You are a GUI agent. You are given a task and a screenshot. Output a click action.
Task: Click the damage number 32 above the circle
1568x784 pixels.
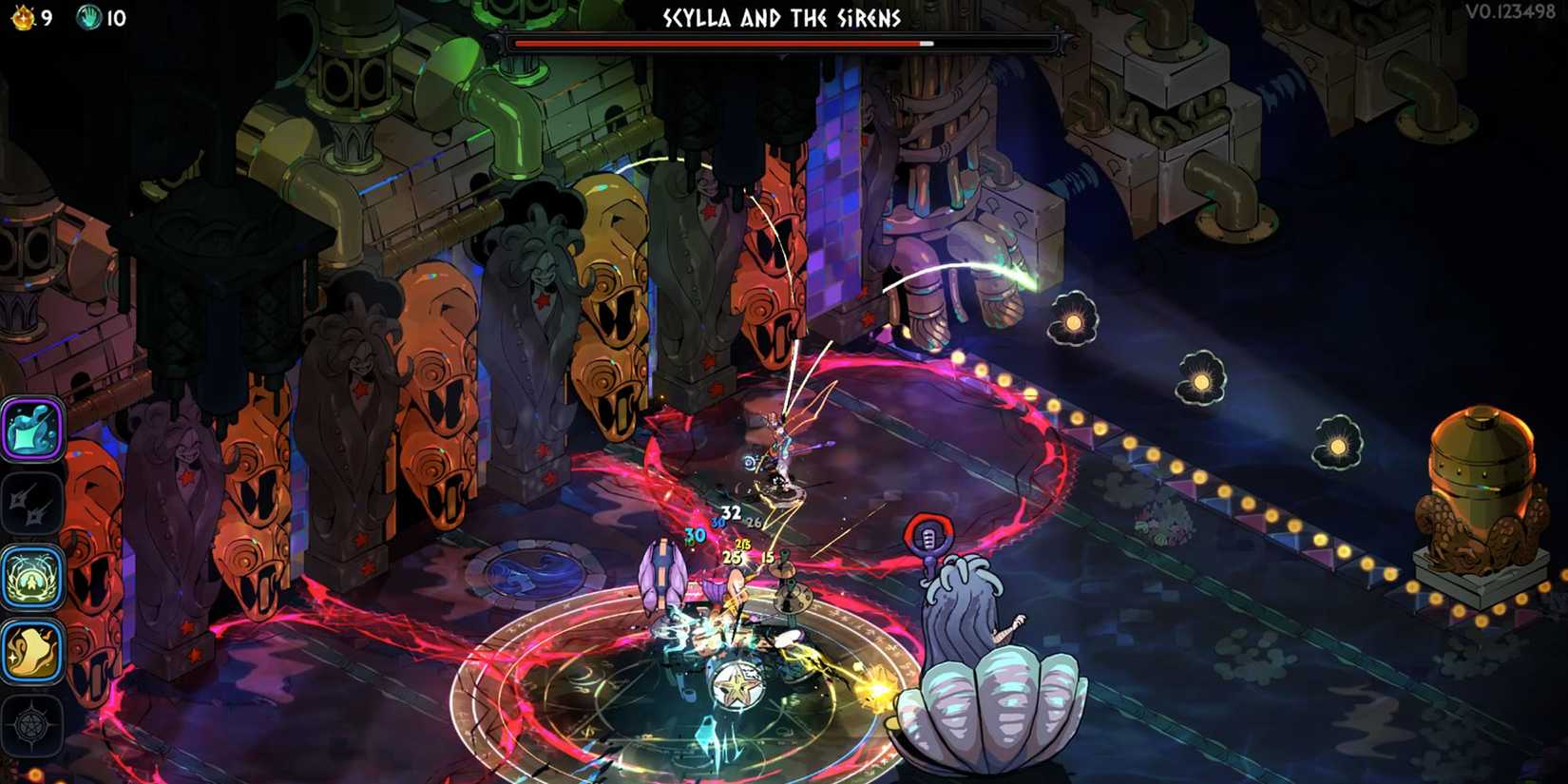pos(730,511)
